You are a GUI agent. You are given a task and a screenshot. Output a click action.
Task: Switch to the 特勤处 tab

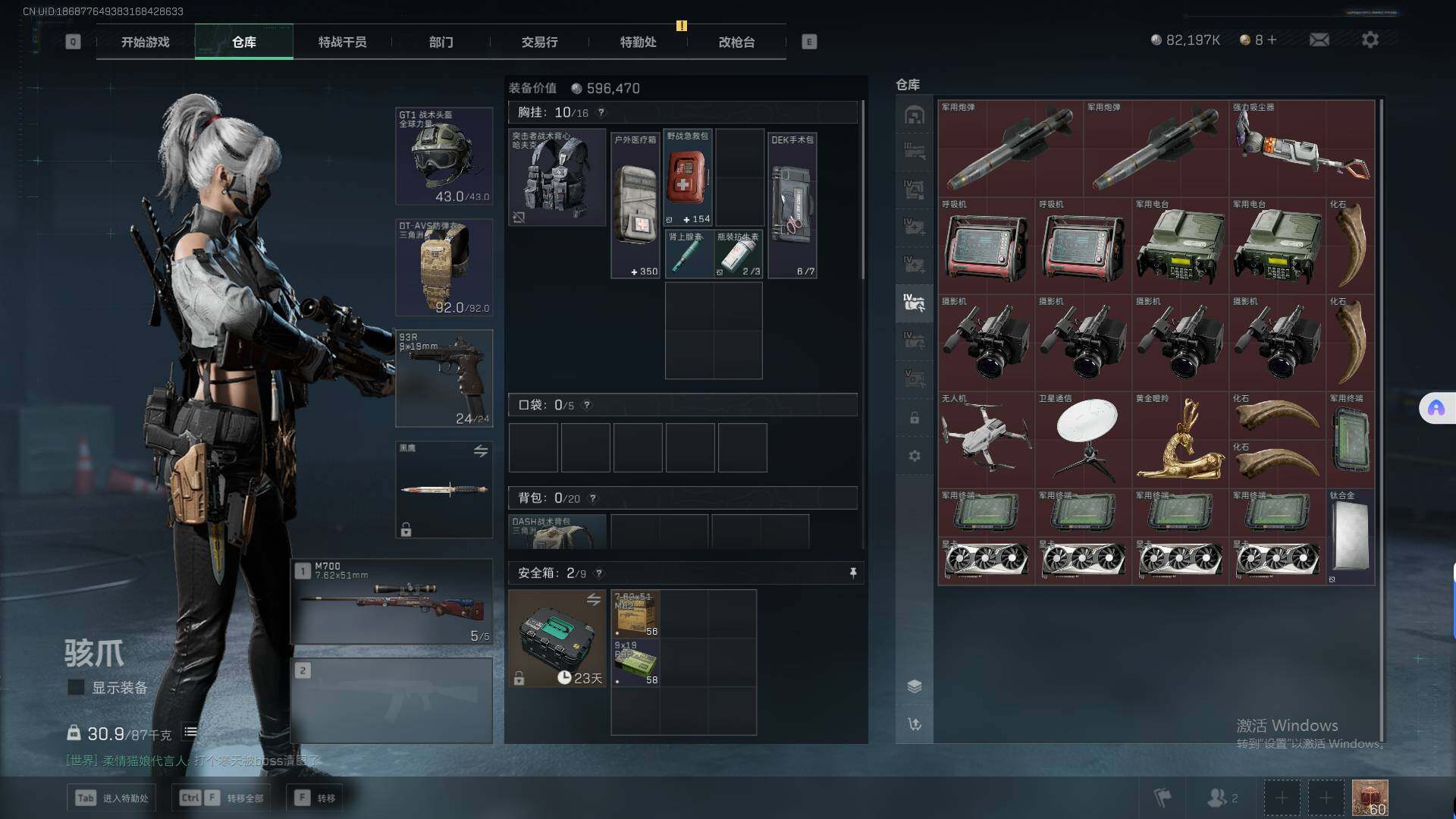pos(638,42)
